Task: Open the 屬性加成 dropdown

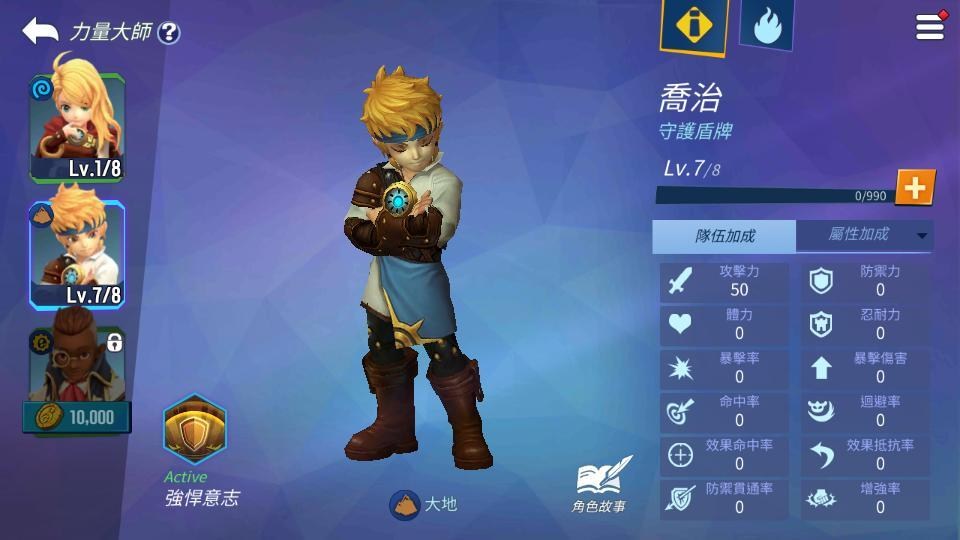Action: (865, 236)
